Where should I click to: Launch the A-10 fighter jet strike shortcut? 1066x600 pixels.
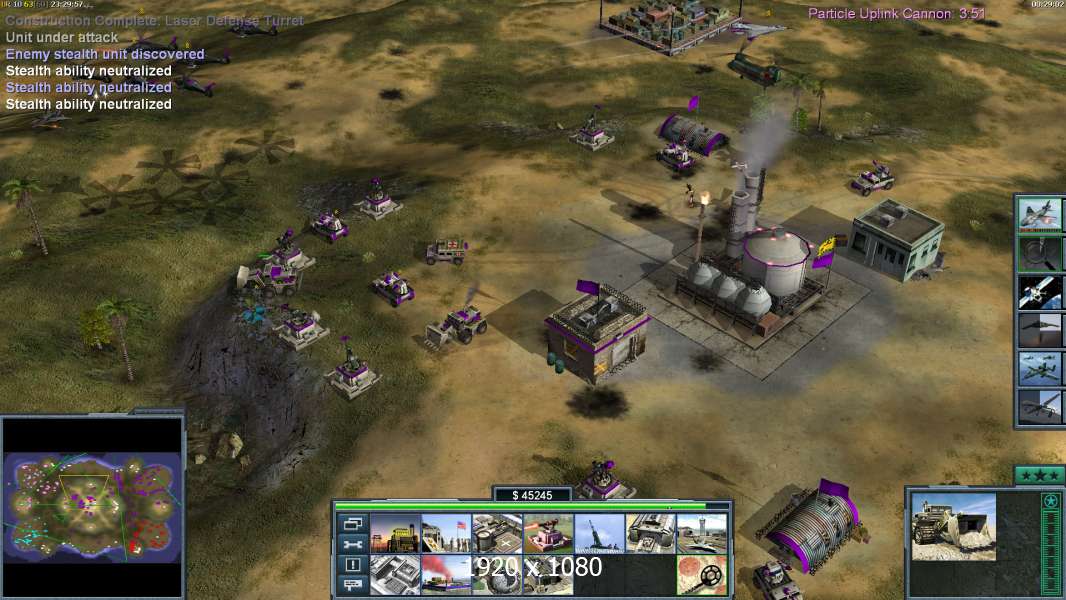pos(1039,215)
